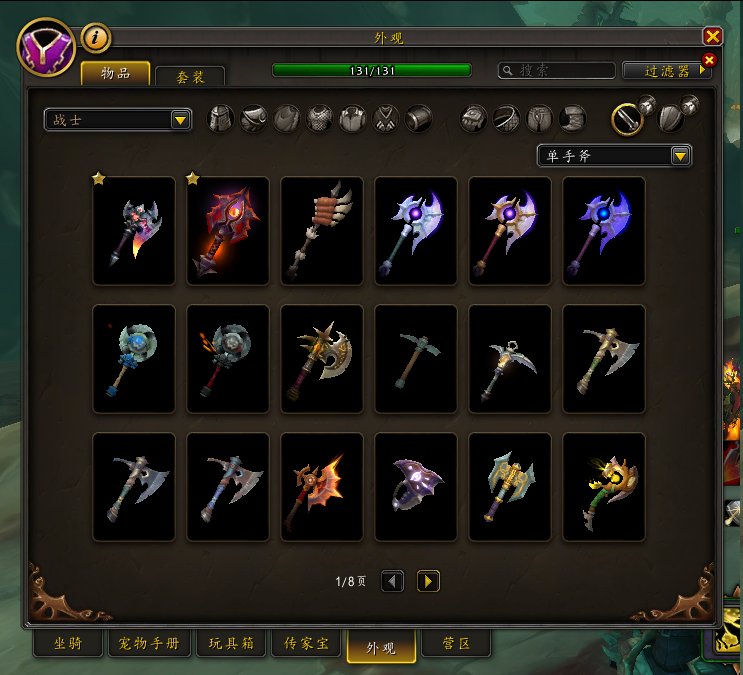Select the purple bat-wing axe appearance
This screenshot has width=743, height=675.
pos(416,487)
